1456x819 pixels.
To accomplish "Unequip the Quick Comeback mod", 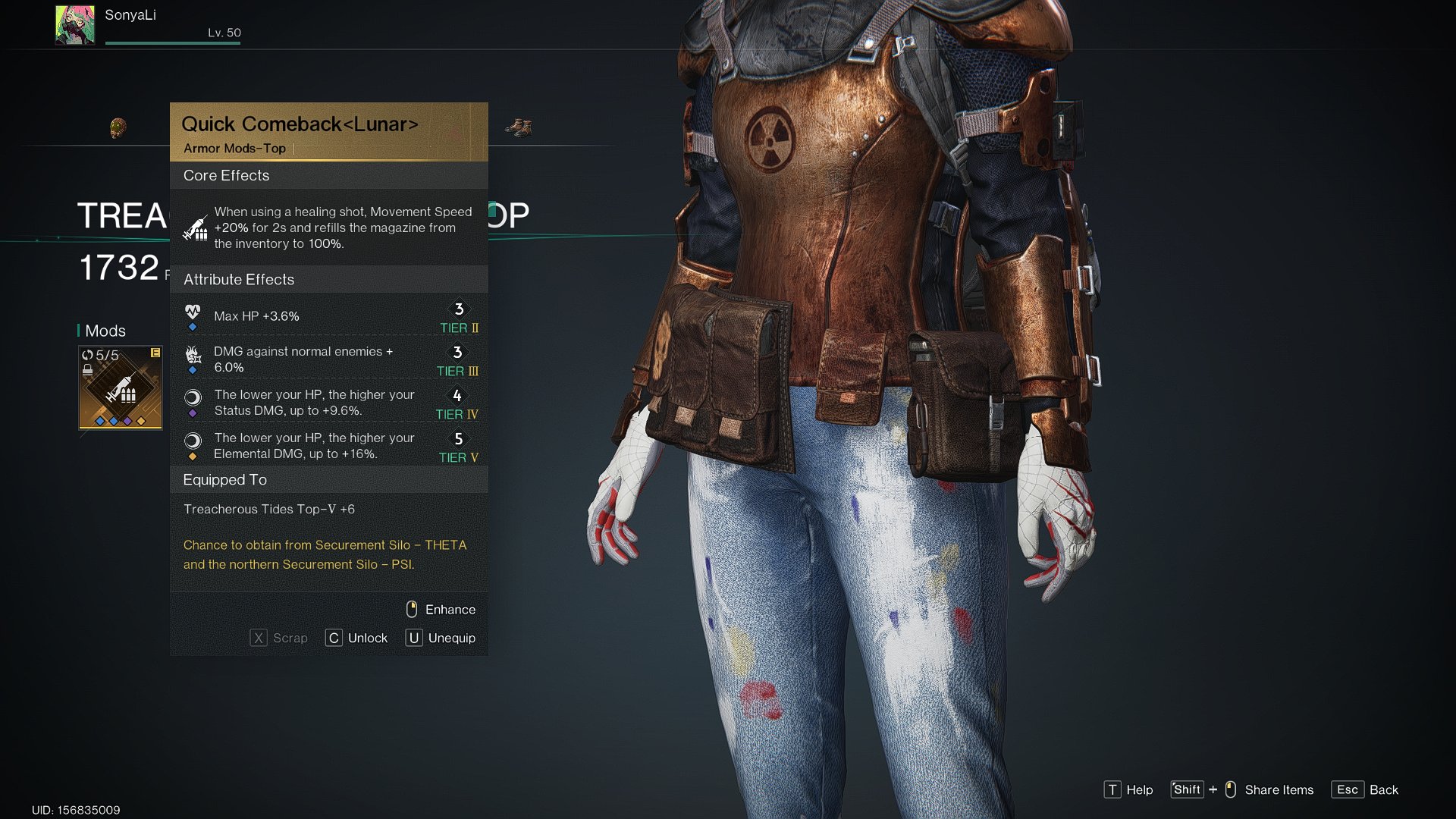I will (x=441, y=639).
